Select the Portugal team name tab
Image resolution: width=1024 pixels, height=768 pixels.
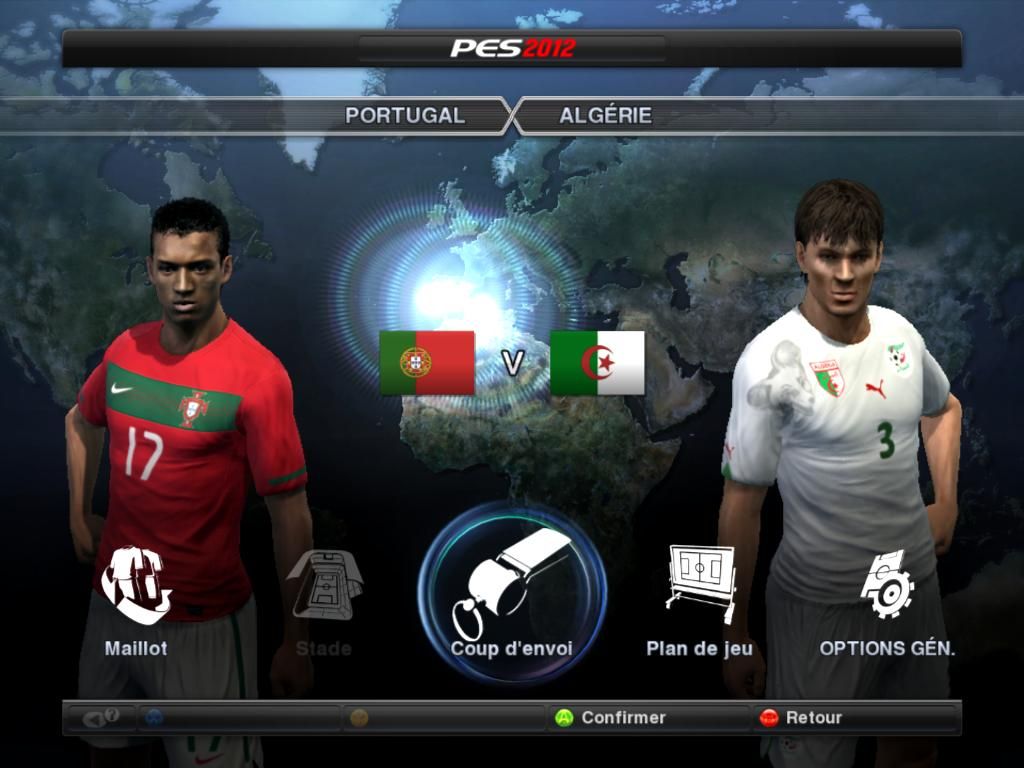pyautogui.click(x=405, y=115)
